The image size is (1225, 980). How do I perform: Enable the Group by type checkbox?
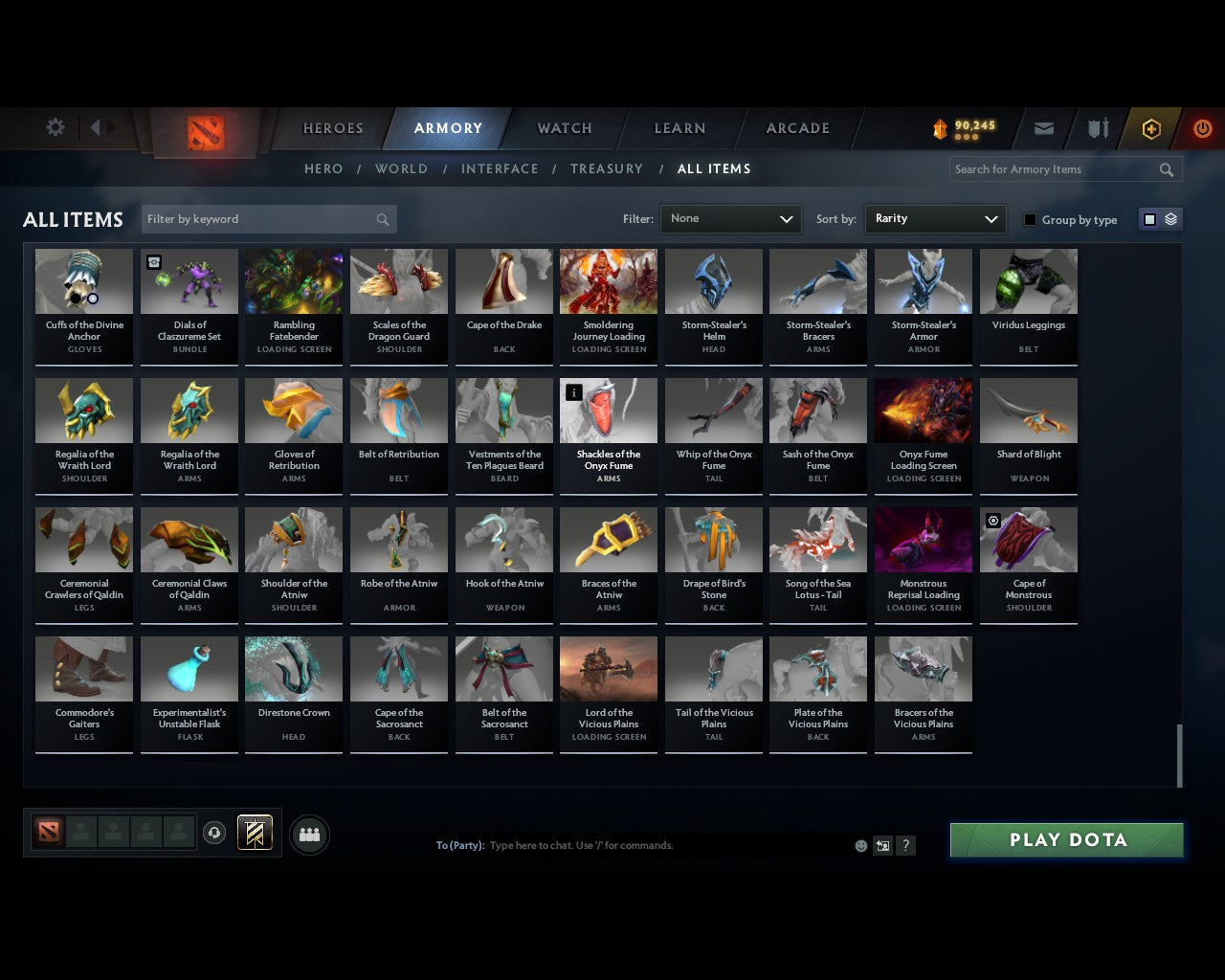click(x=1030, y=219)
